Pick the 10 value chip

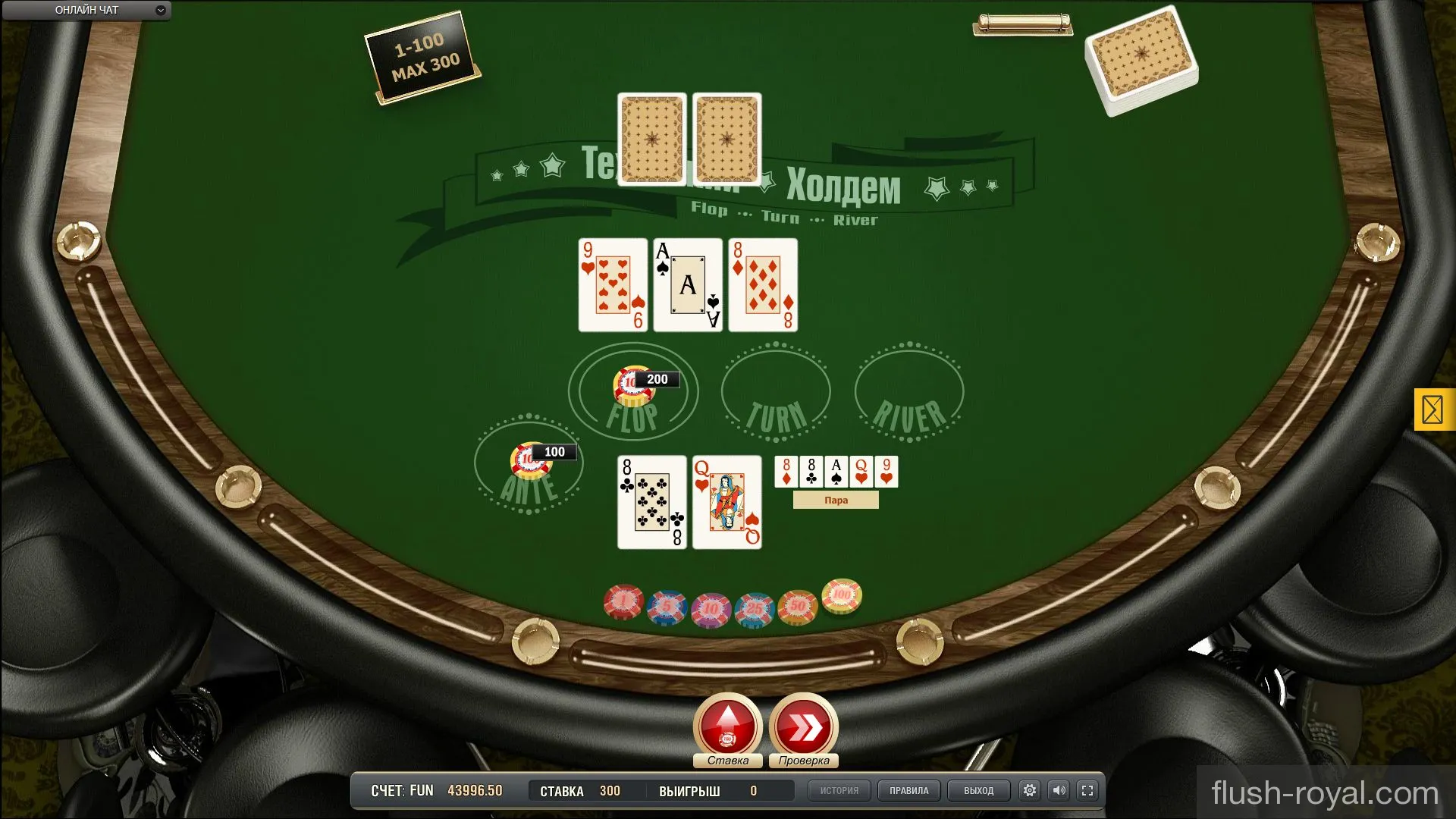711,610
